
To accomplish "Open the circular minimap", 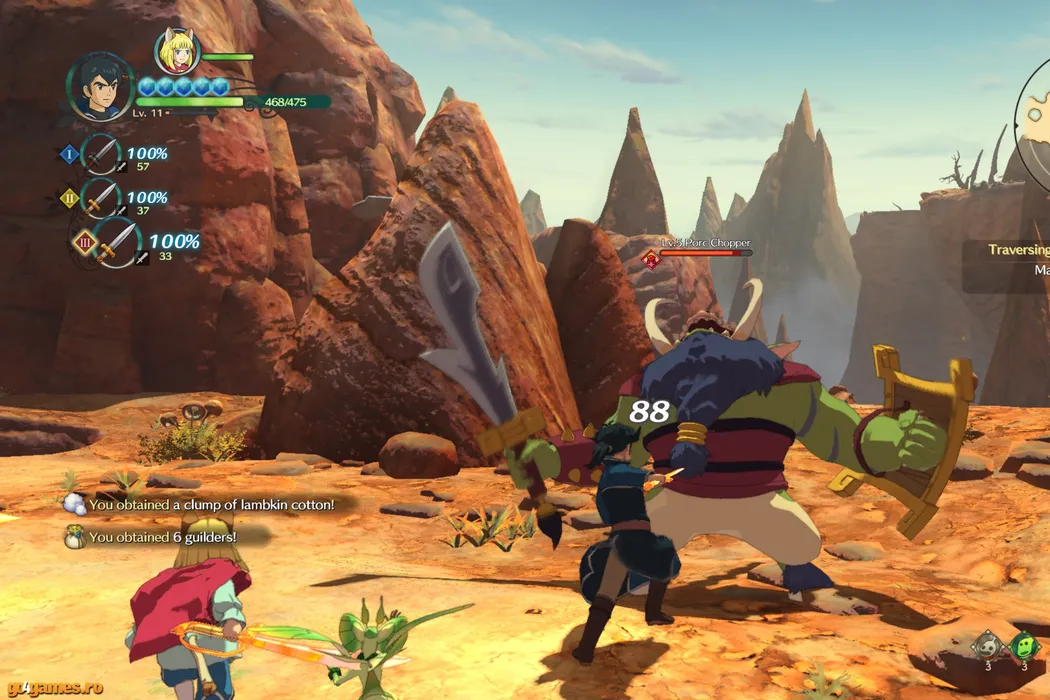I will [1034, 108].
